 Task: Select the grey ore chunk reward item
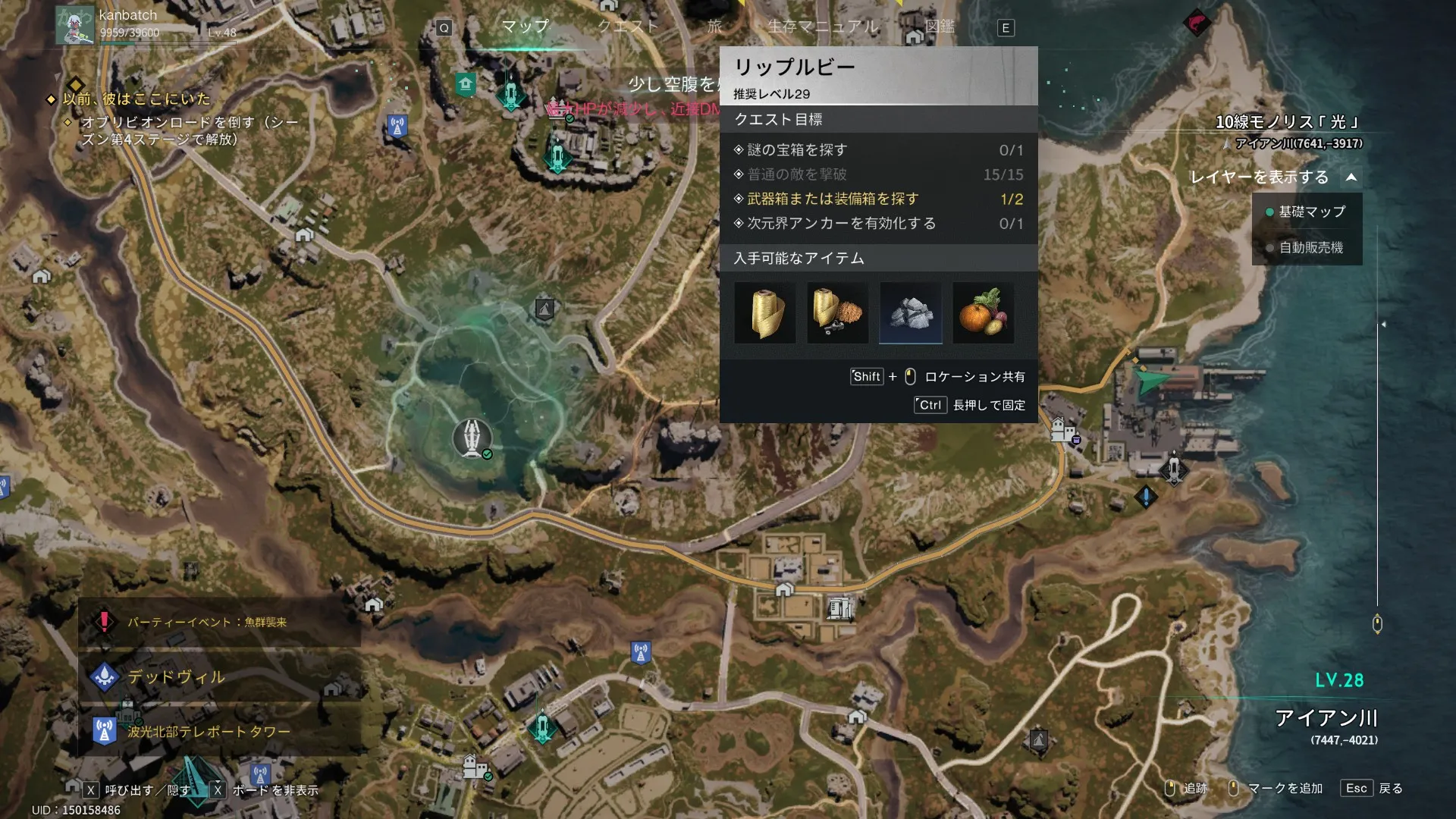[910, 313]
